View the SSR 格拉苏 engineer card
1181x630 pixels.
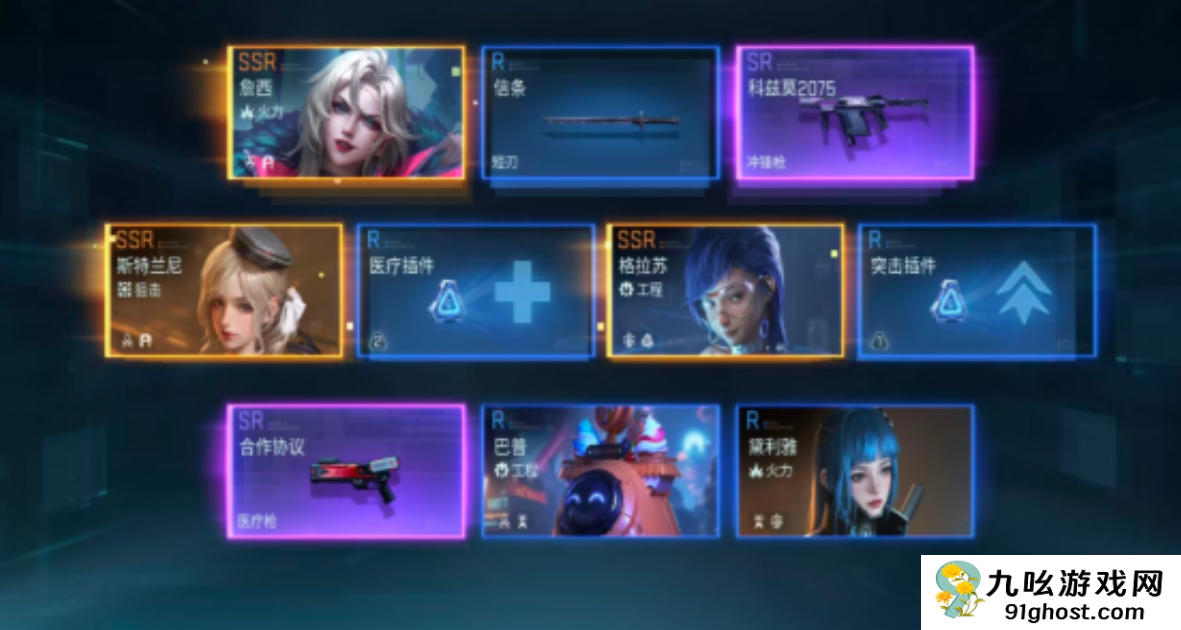[726, 290]
